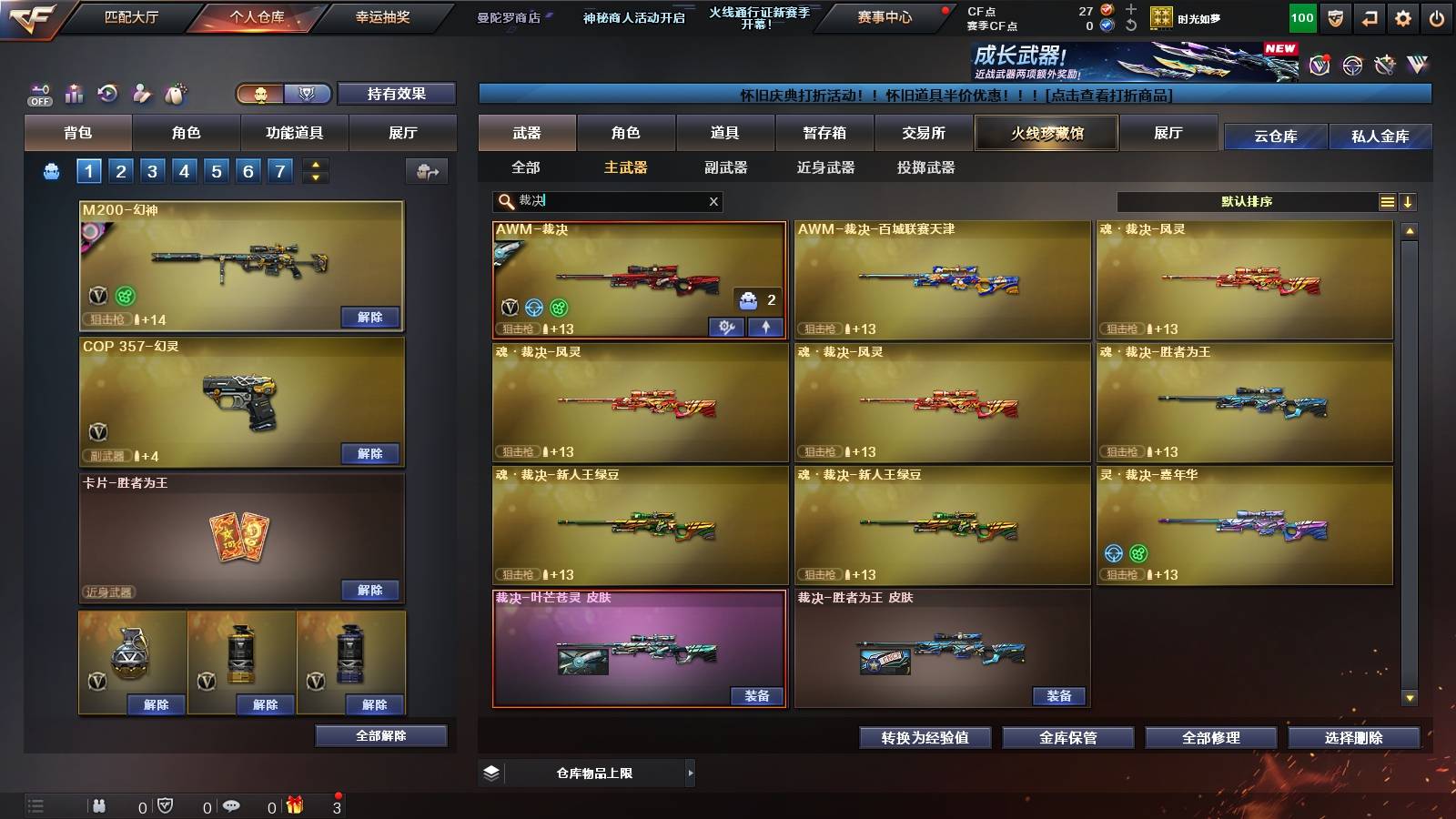Open the 主武器 category tab
This screenshot has height=819, width=1456.
tap(625, 168)
